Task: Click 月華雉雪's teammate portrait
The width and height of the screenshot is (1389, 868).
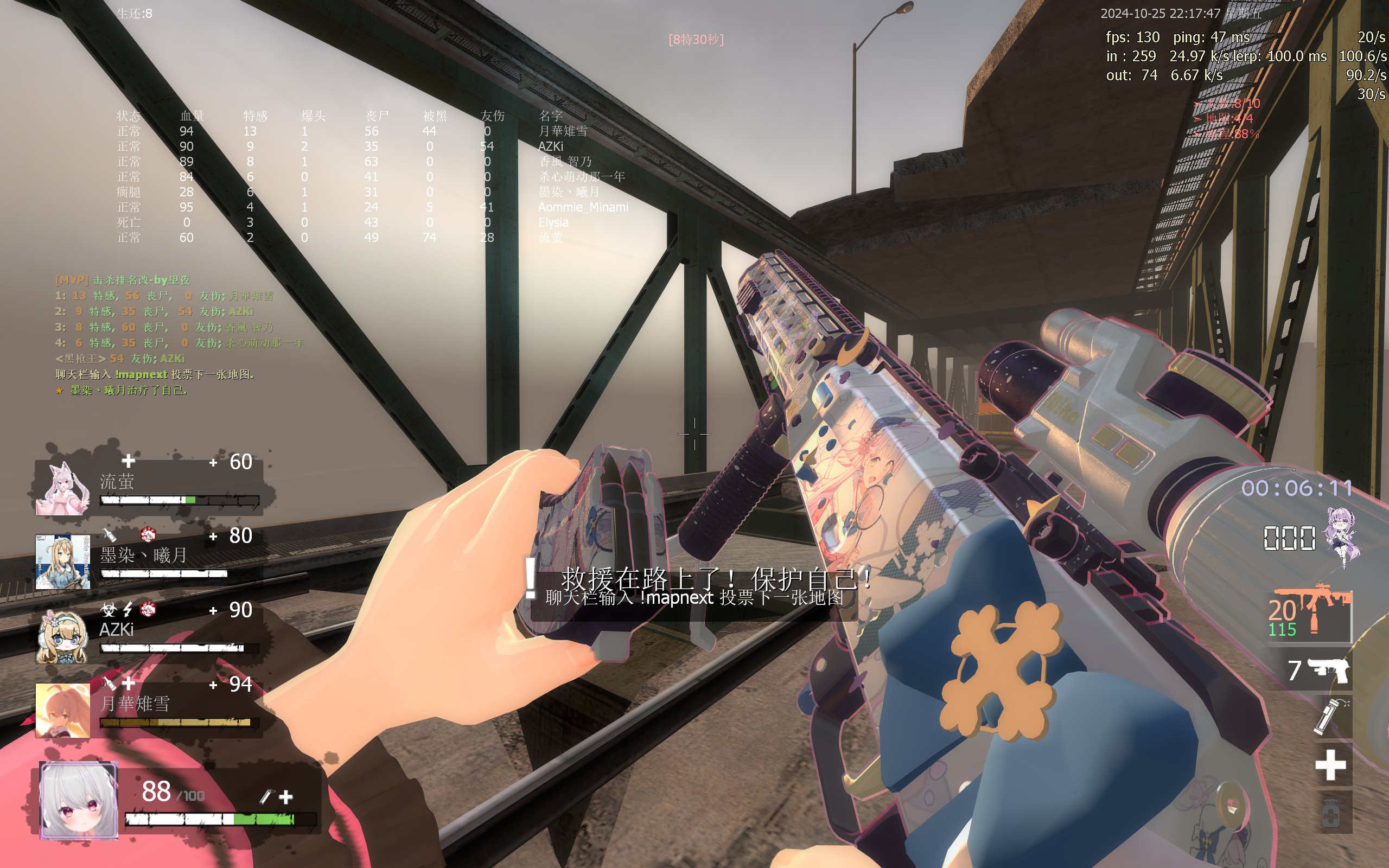Action: point(62,710)
